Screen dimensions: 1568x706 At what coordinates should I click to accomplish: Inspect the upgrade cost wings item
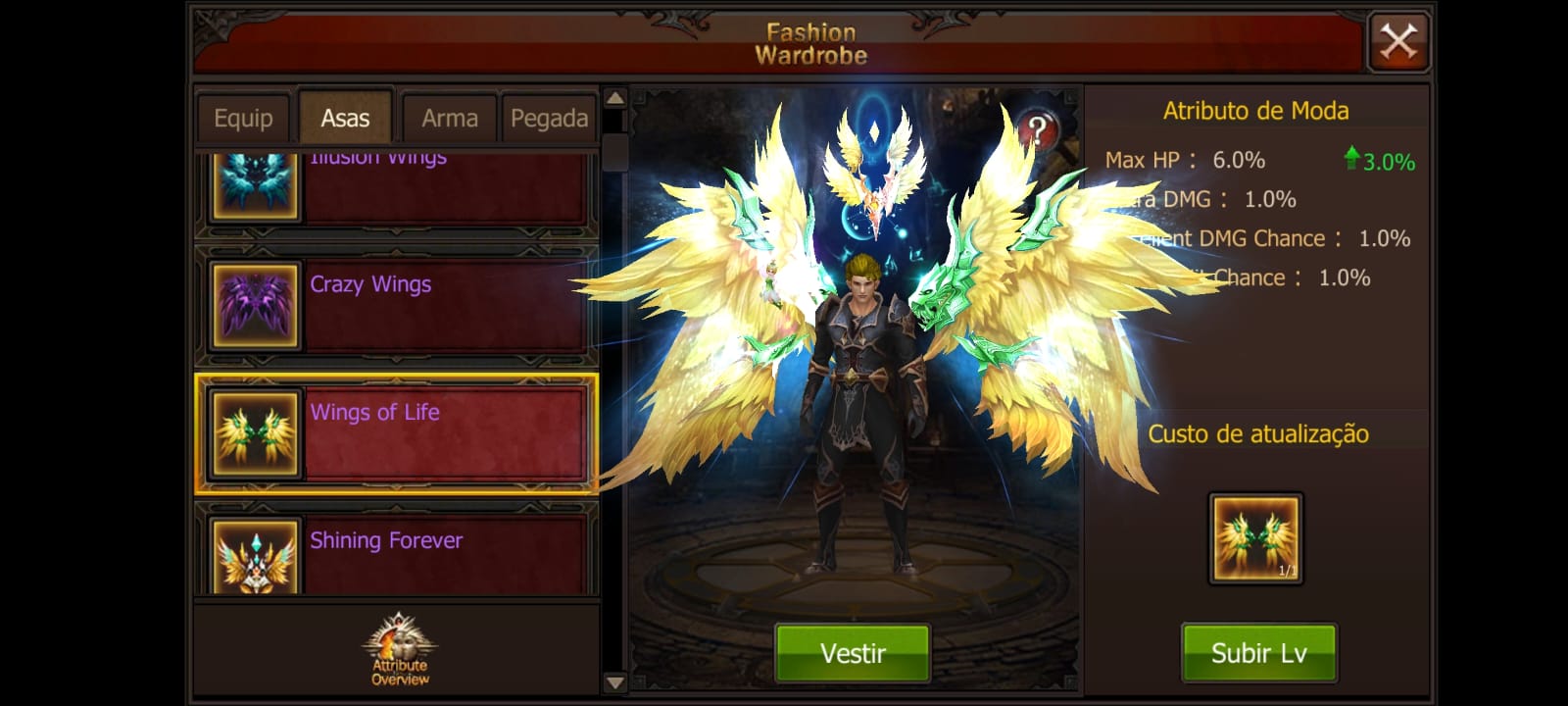[1255, 538]
